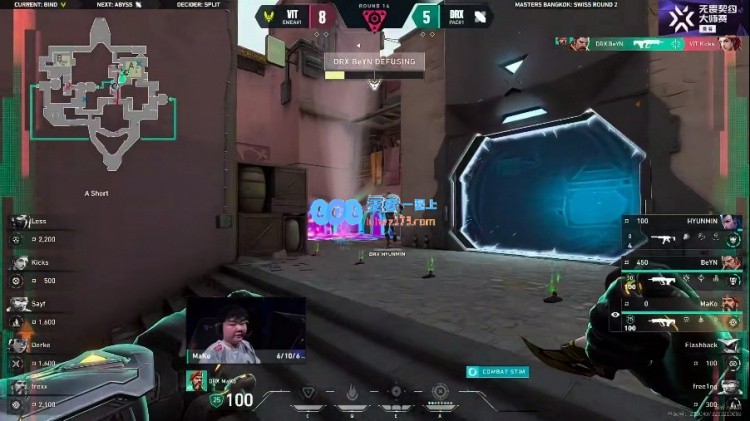Open MaKo's player webcam thumbnail
The width and height of the screenshot is (750, 421).
(x=246, y=328)
